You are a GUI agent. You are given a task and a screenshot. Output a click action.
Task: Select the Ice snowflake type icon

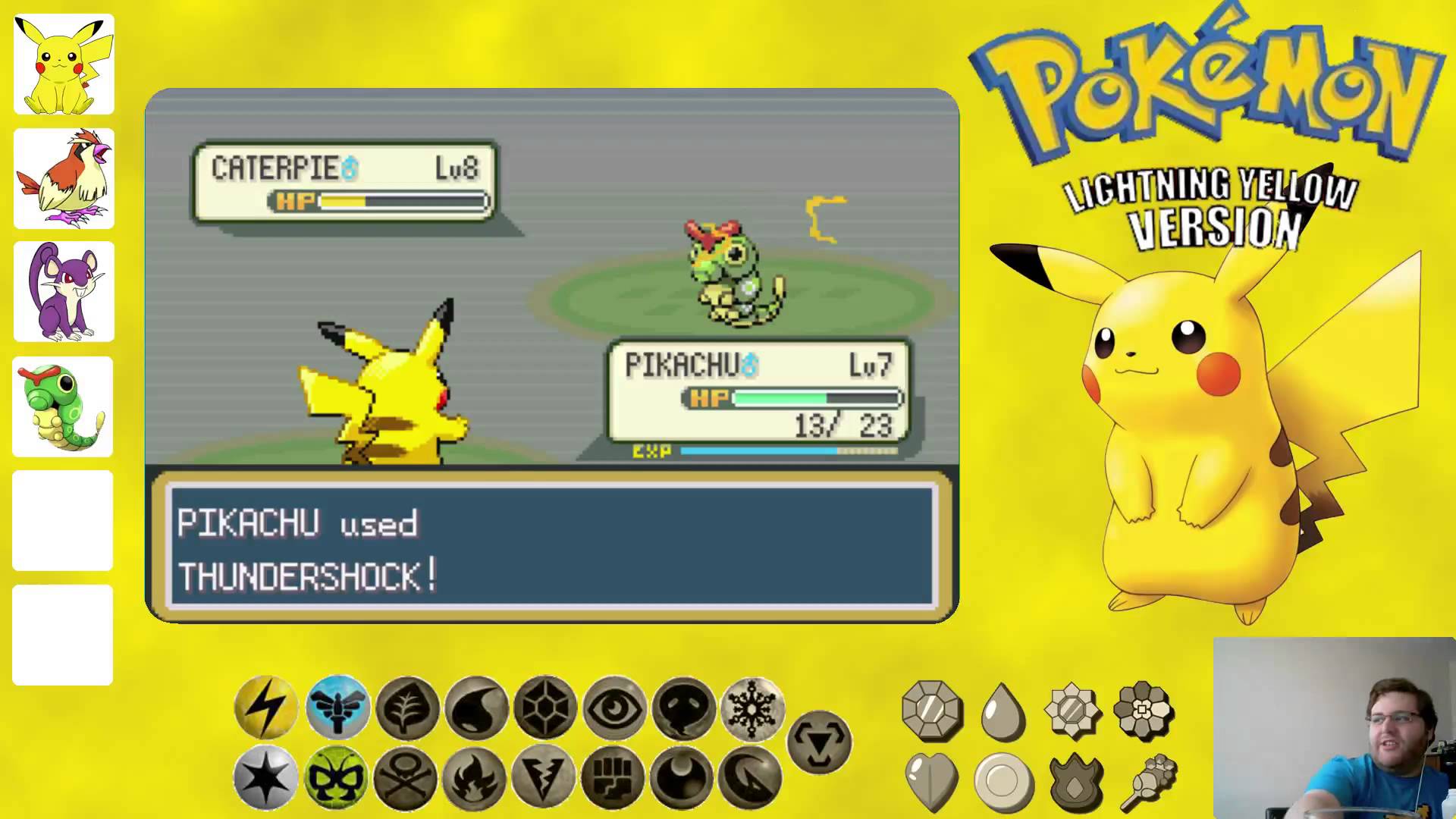[752, 708]
